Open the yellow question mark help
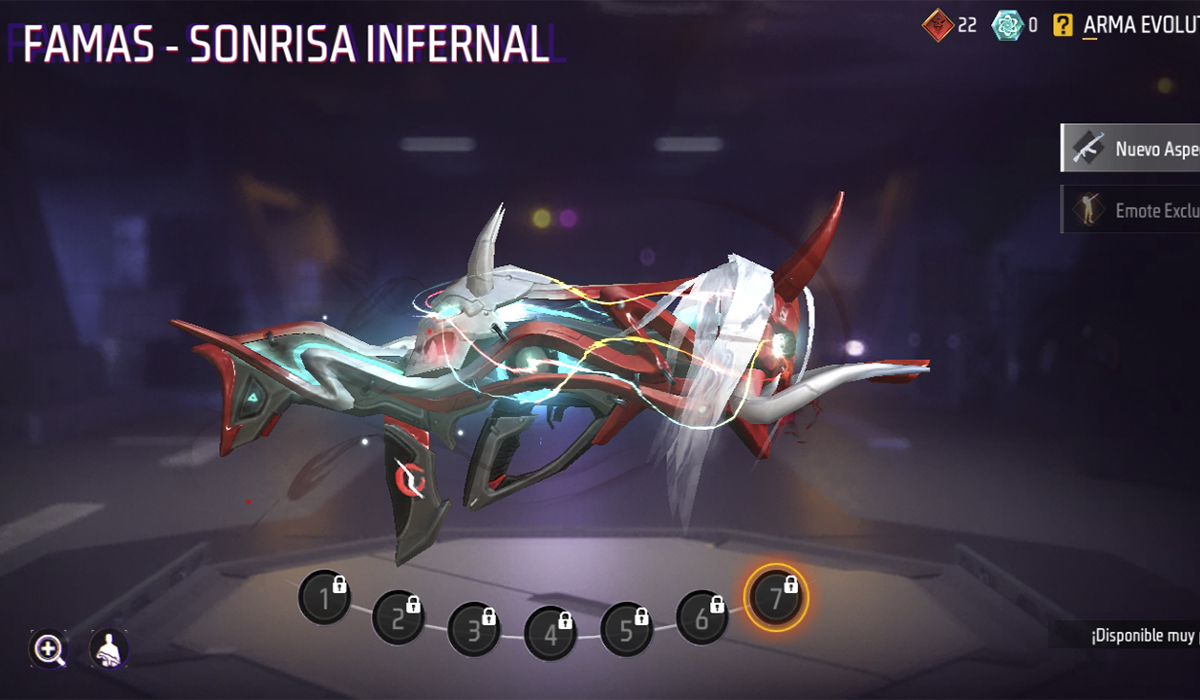The image size is (1200, 700). (x=1063, y=25)
